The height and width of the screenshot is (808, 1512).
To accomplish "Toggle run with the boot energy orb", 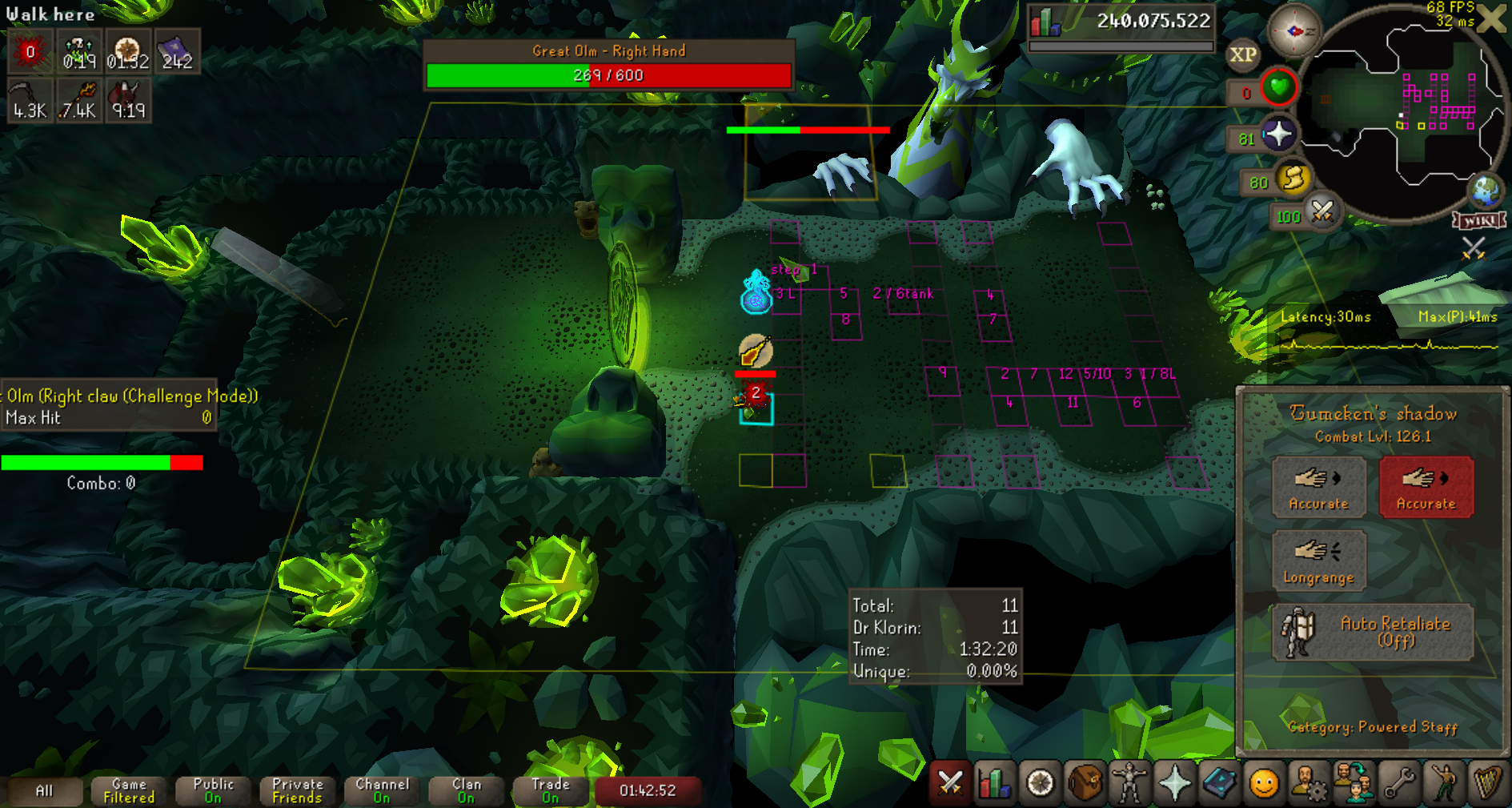I will click(x=1293, y=179).
